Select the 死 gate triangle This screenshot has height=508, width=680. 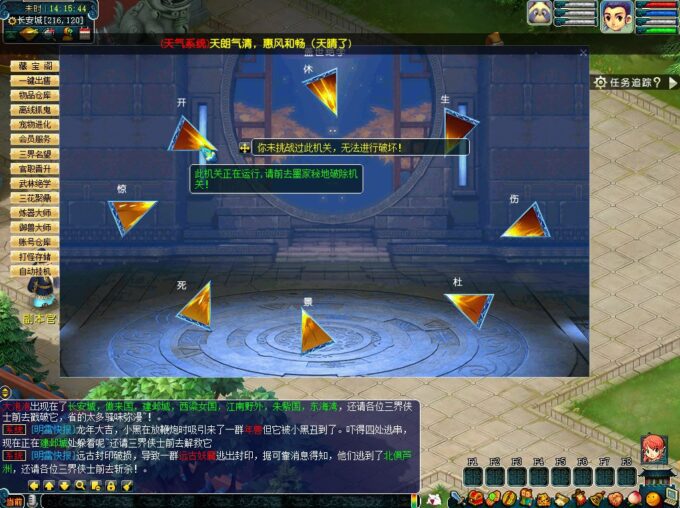tap(197, 303)
